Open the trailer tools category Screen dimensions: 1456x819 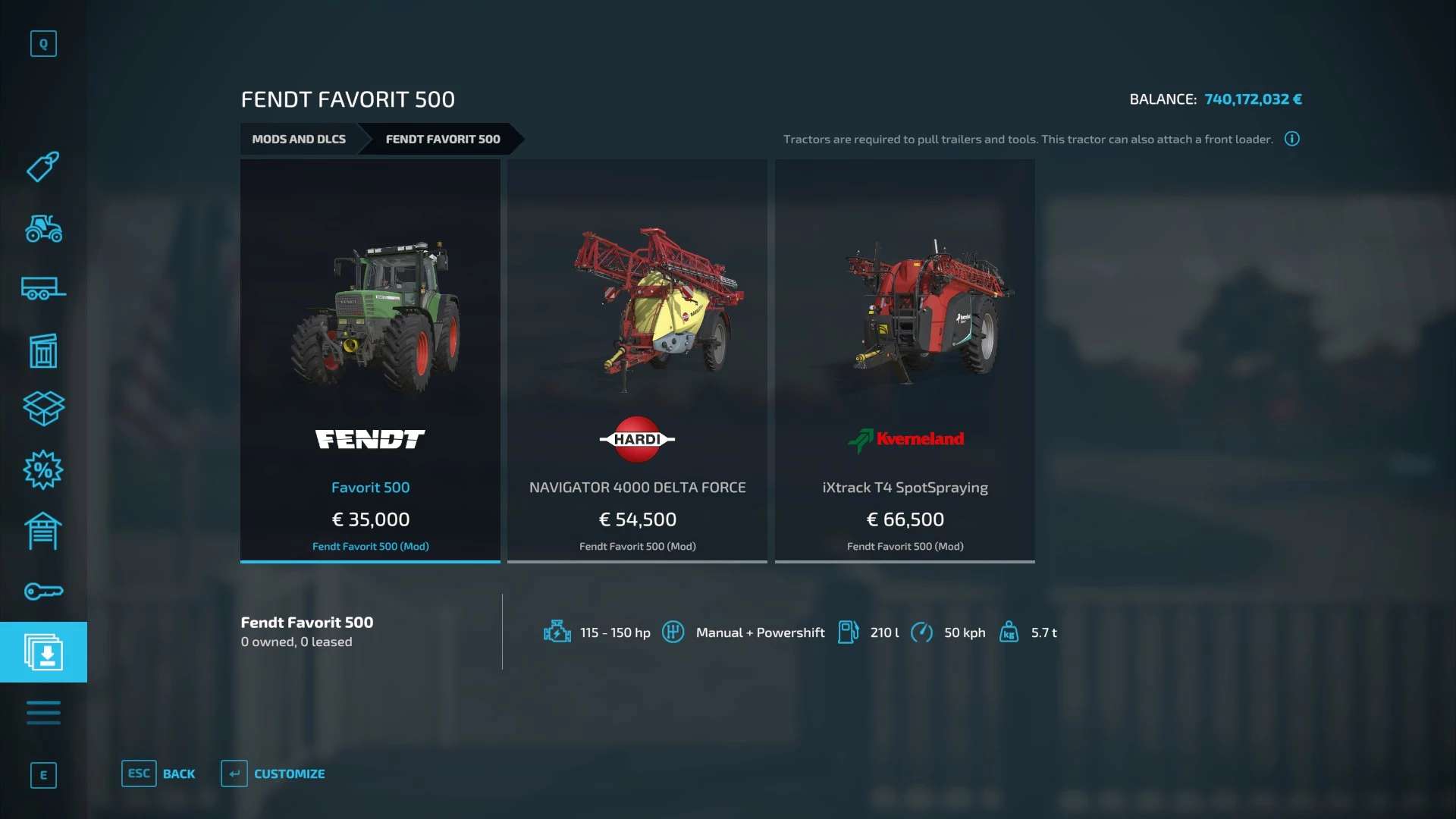[43, 289]
